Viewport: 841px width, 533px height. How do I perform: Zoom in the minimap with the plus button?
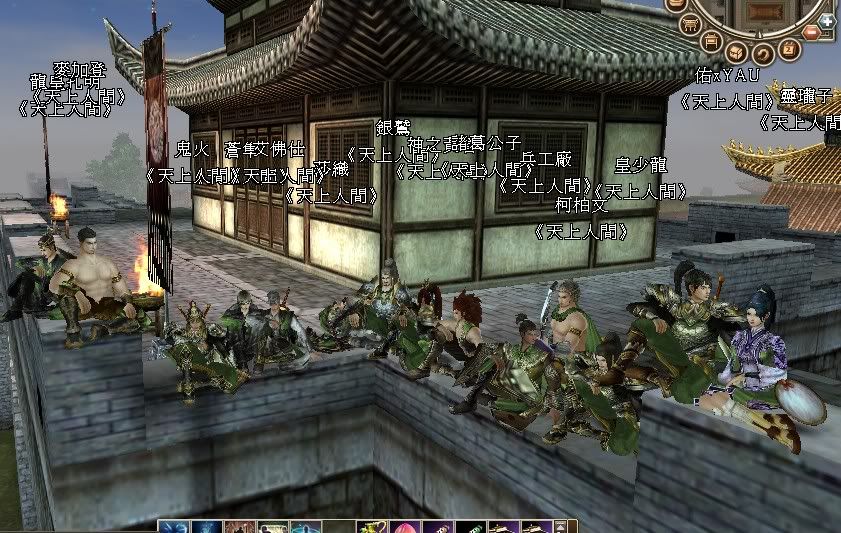tap(827, 20)
